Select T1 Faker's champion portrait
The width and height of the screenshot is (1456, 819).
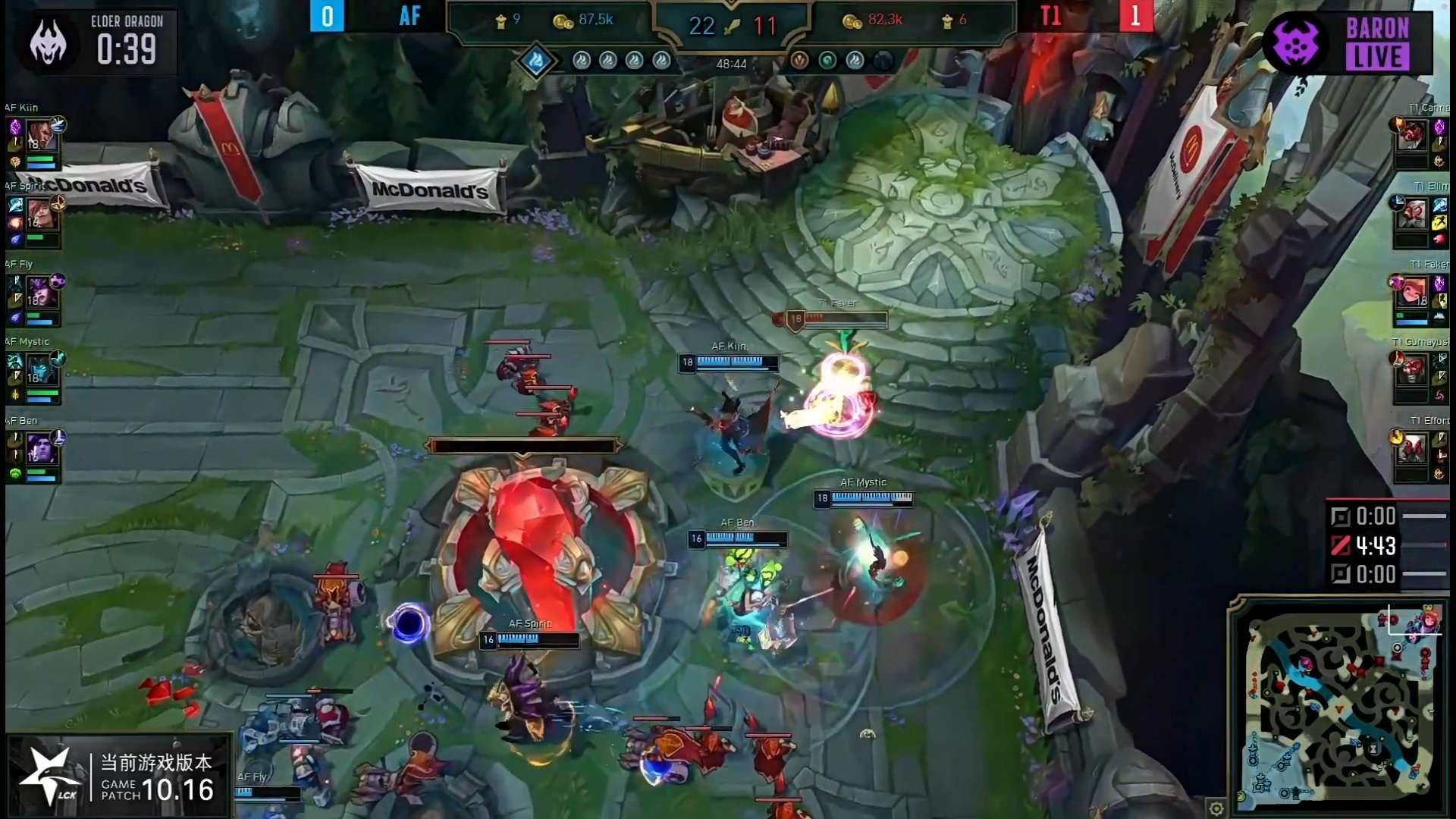[1414, 293]
